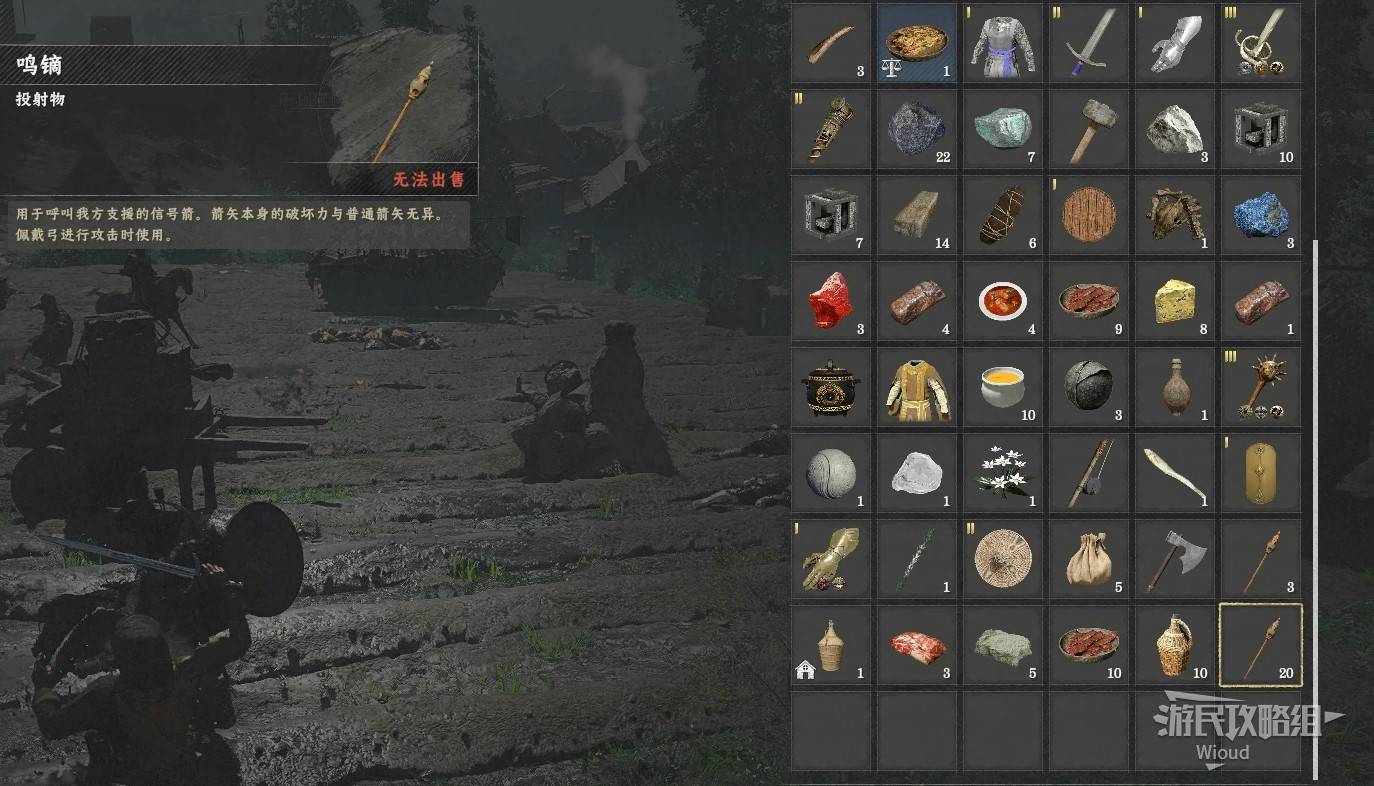Screen dimensions: 1374x786
Task: Choose the golden gauntlet slot
Action: click(831, 559)
